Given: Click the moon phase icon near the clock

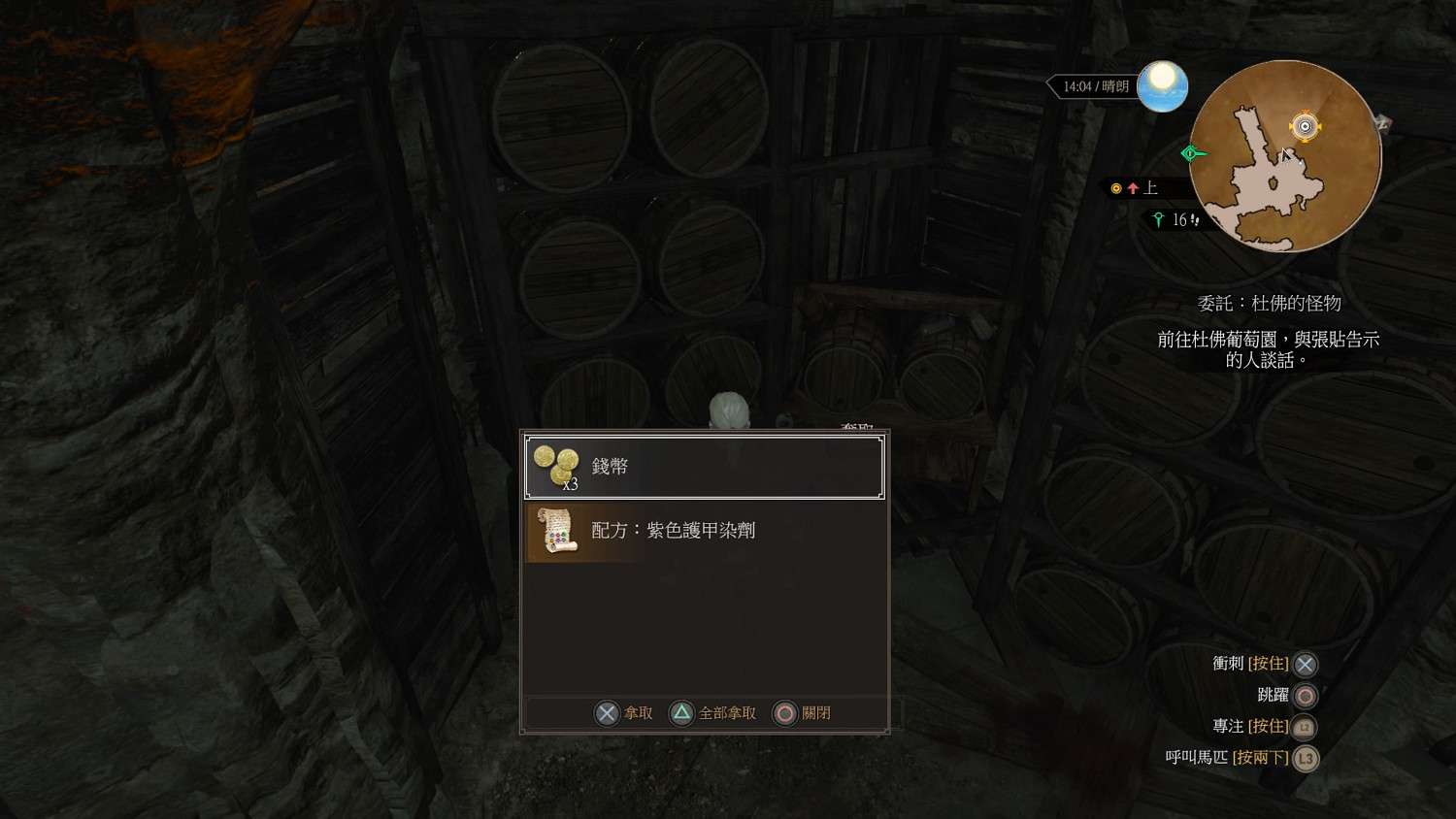Looking at the screenshot, I should click(x=1163, y=85).
